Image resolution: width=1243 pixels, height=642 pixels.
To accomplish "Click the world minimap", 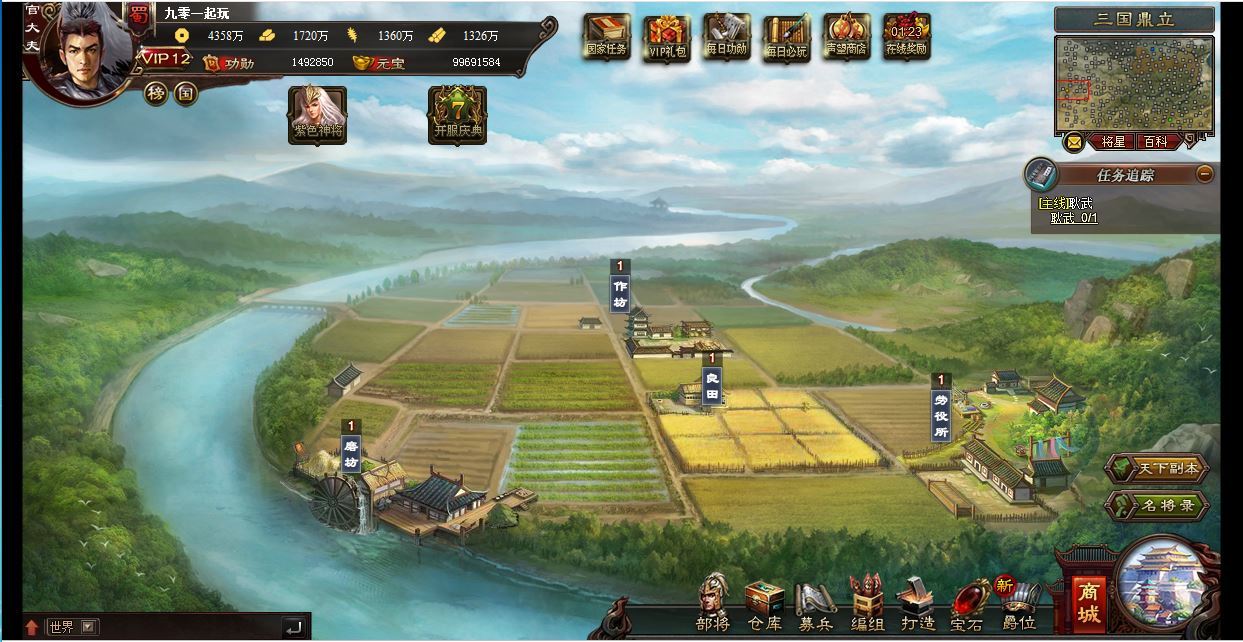I will (1134, 84).
